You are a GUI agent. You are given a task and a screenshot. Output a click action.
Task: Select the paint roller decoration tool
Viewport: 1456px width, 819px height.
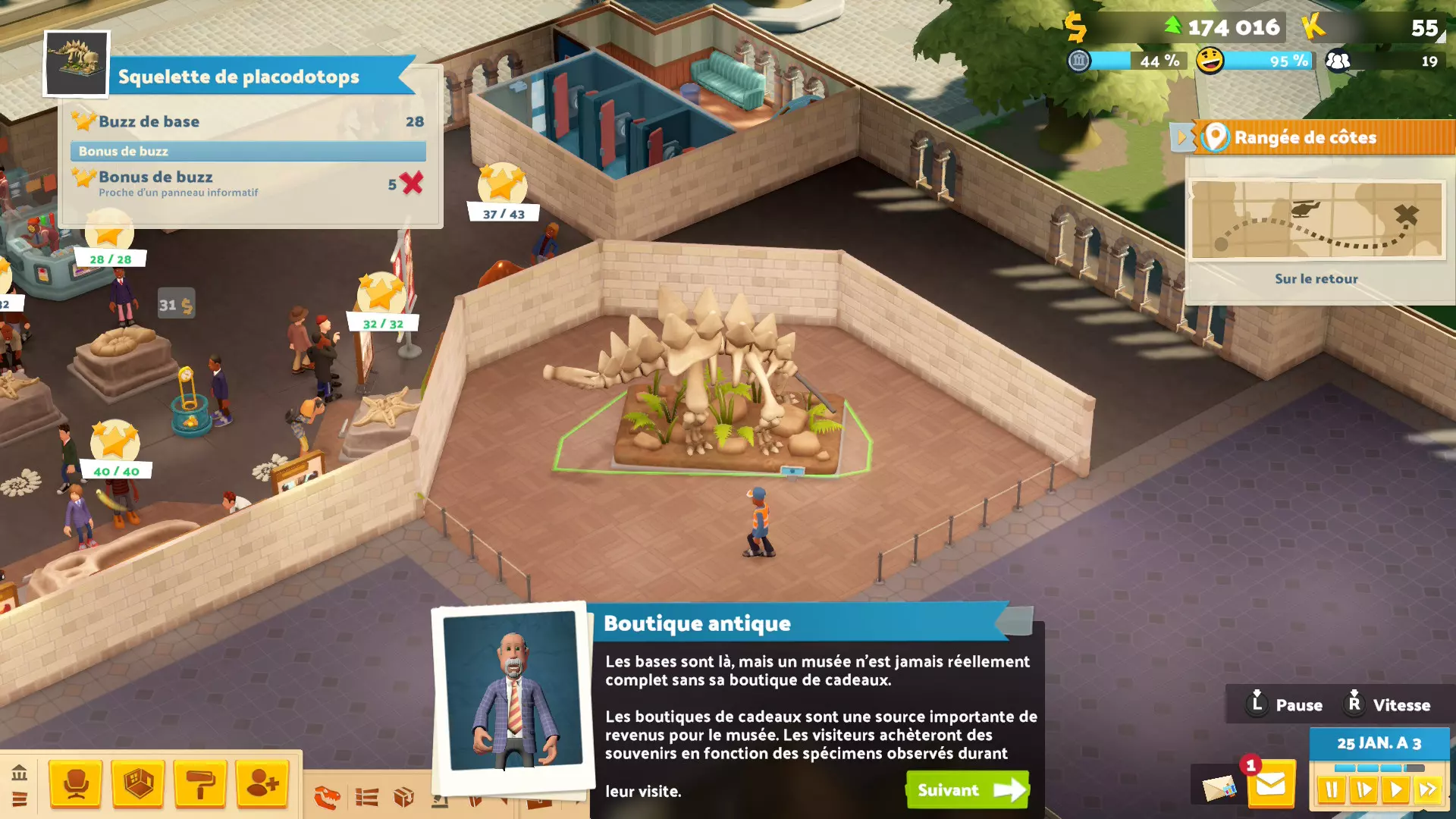[x=200, y=784]
